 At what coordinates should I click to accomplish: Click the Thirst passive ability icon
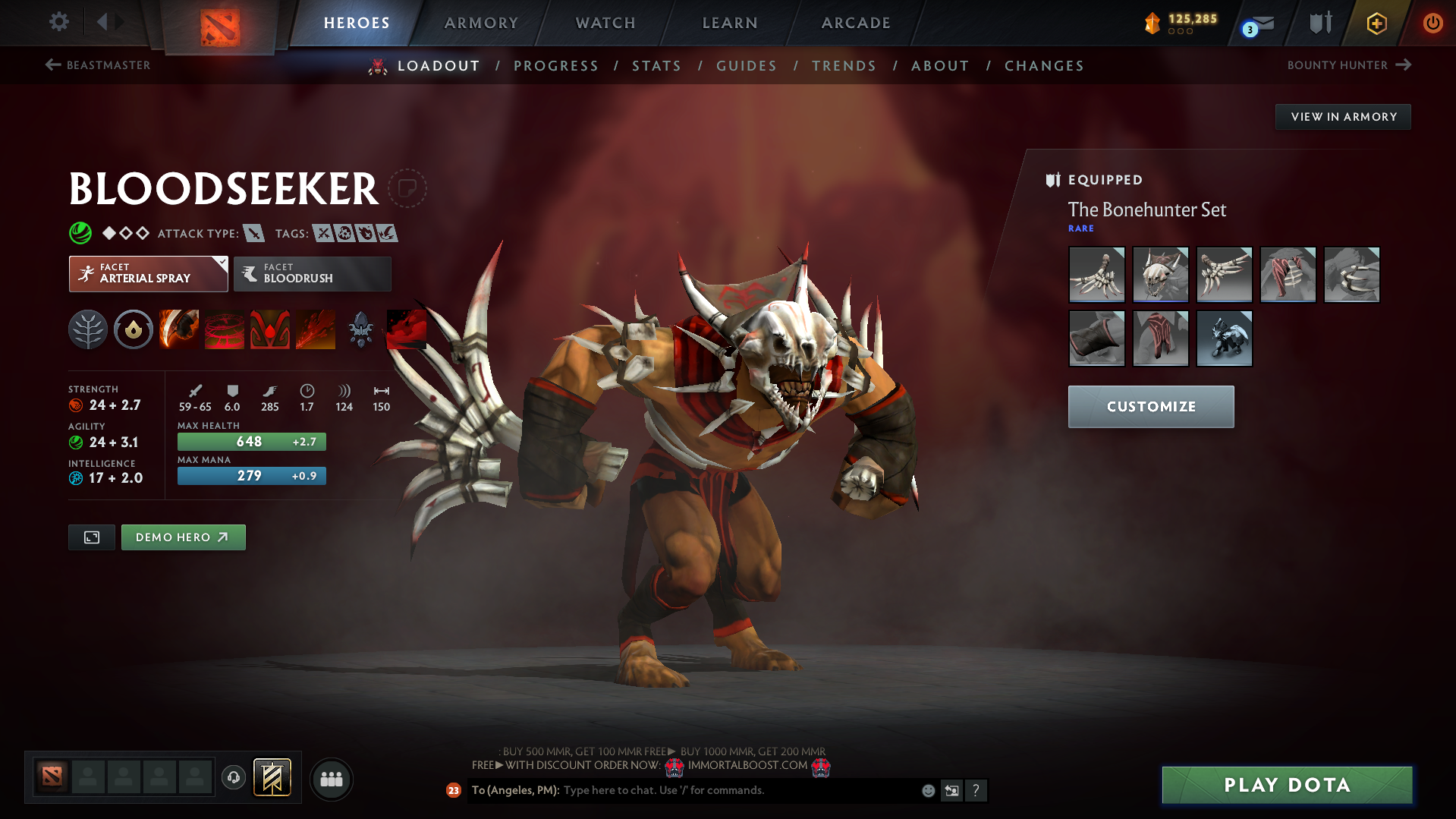point(269,329)
